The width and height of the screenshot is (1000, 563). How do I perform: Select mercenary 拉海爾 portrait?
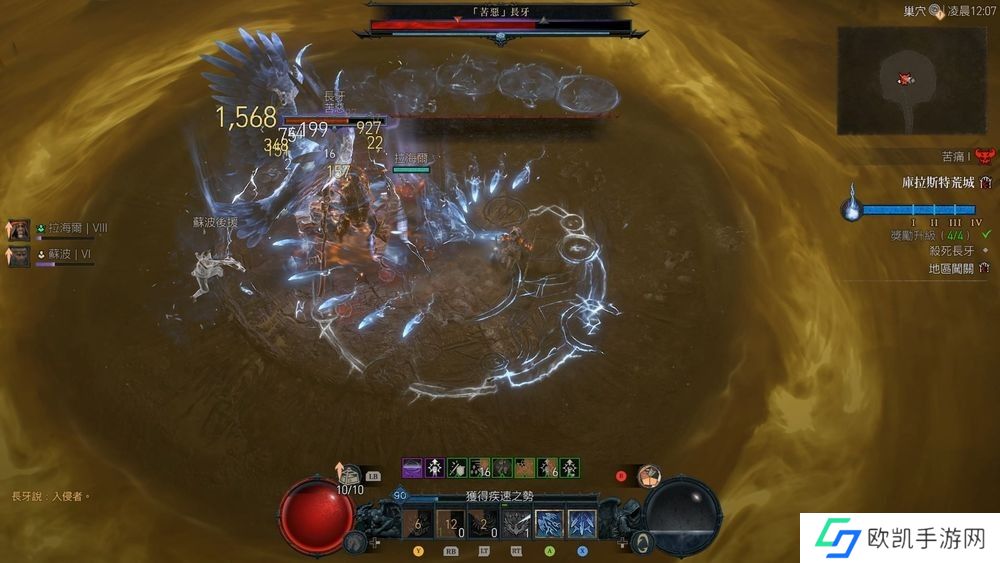pos(19,229)
